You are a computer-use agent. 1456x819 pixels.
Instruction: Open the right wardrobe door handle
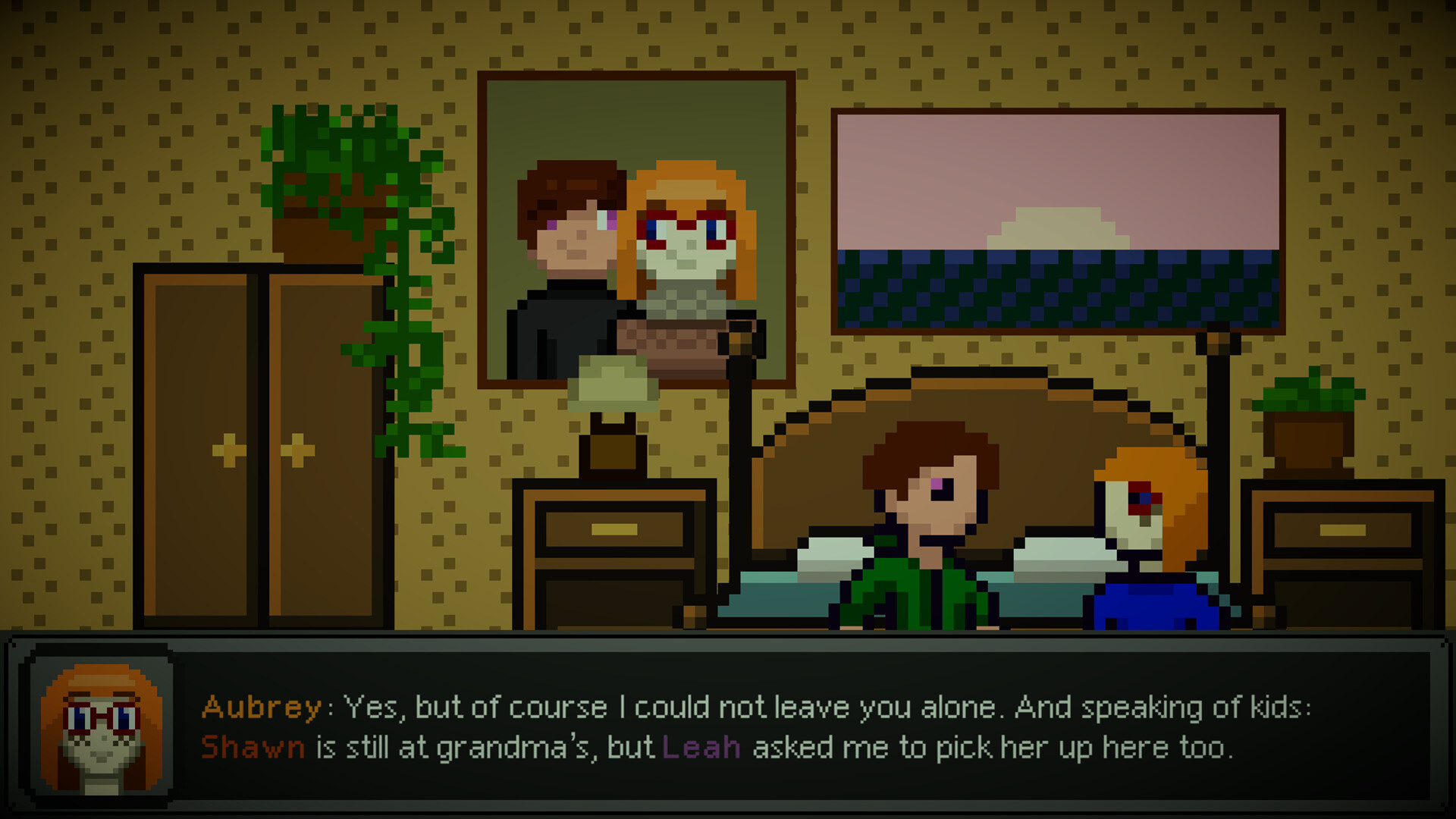click(x=296, y=447)
